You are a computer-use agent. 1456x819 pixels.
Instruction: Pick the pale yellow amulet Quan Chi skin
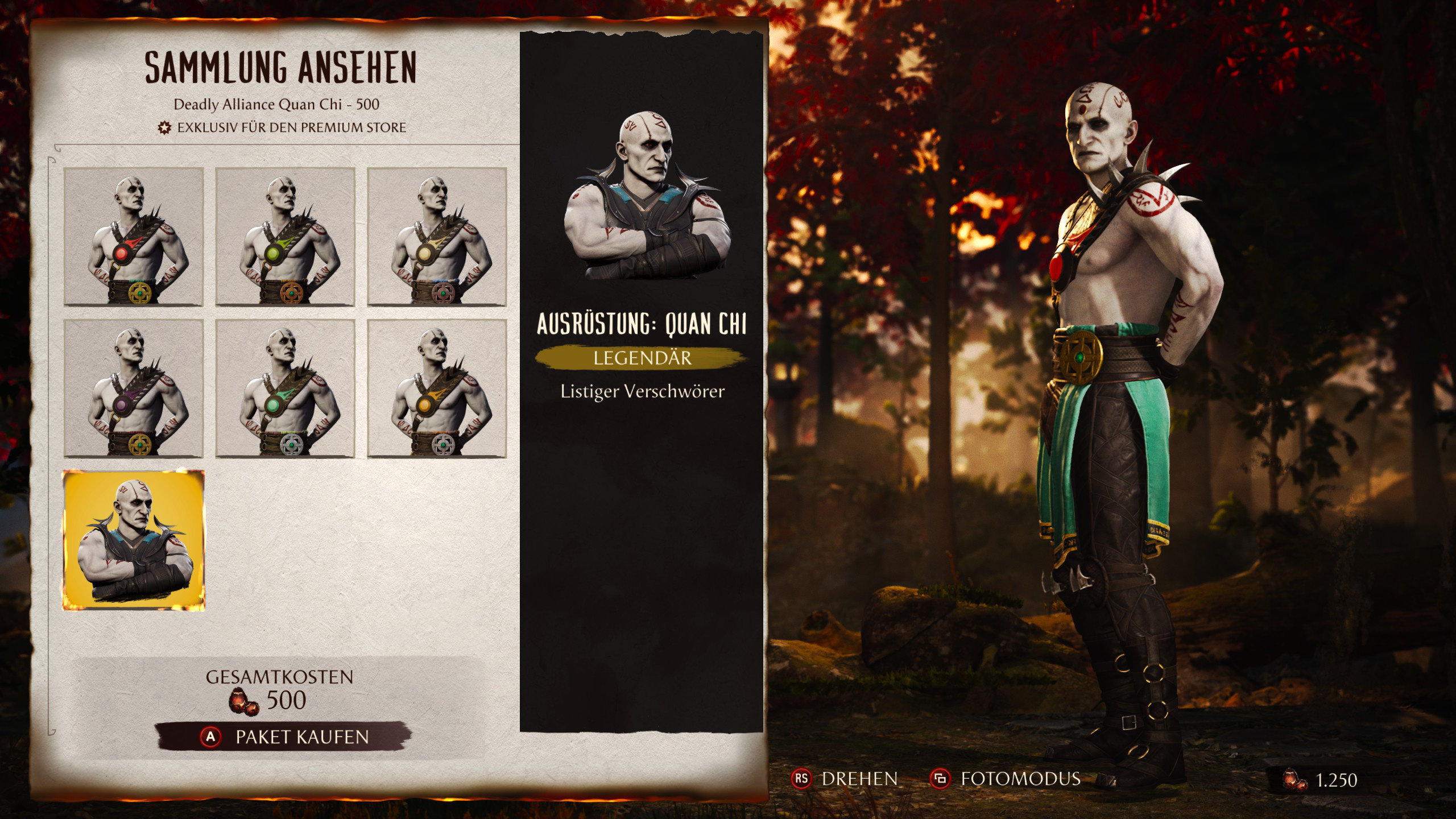(437, 237)
